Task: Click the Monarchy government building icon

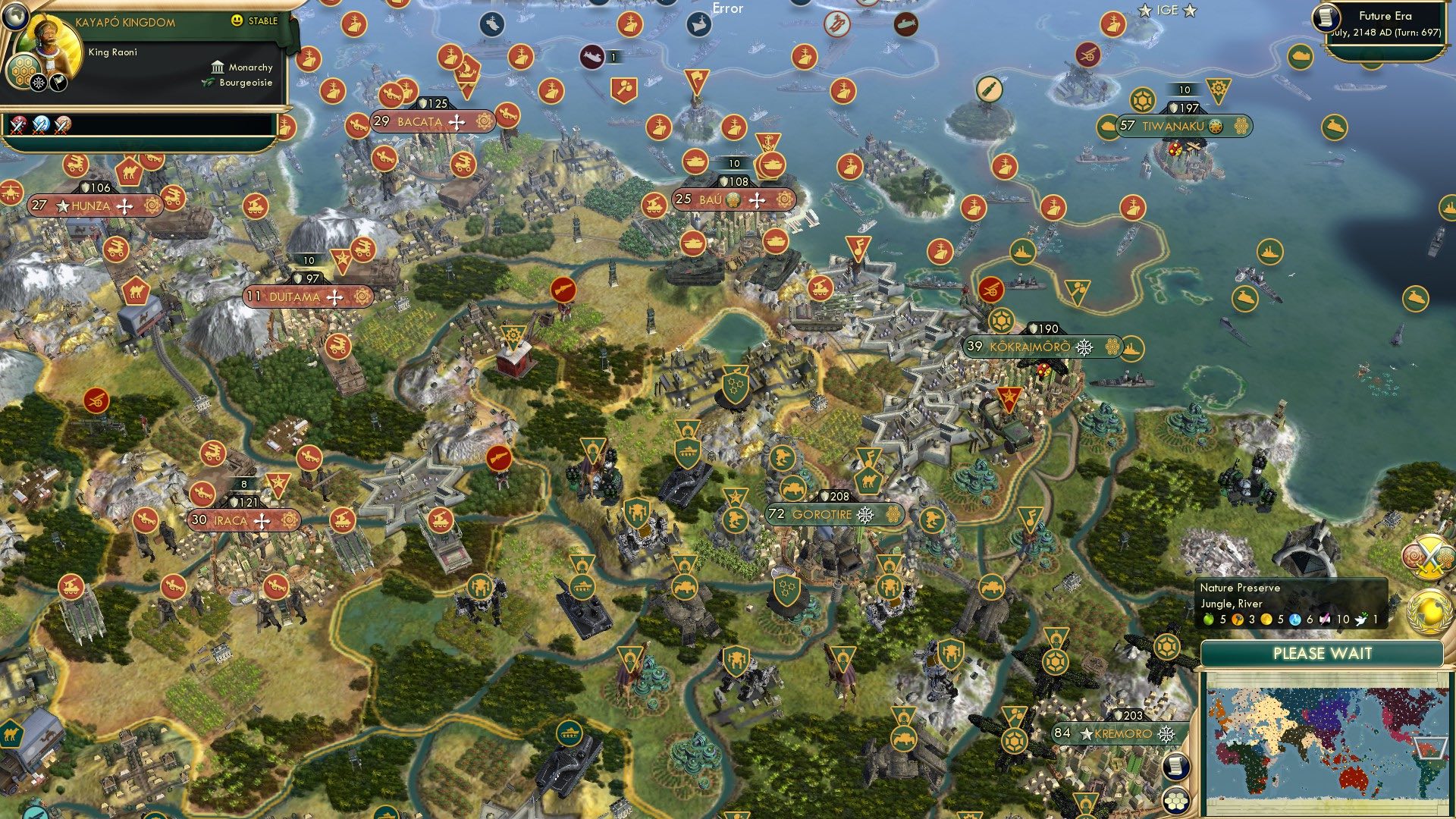Action: (218, 68)
